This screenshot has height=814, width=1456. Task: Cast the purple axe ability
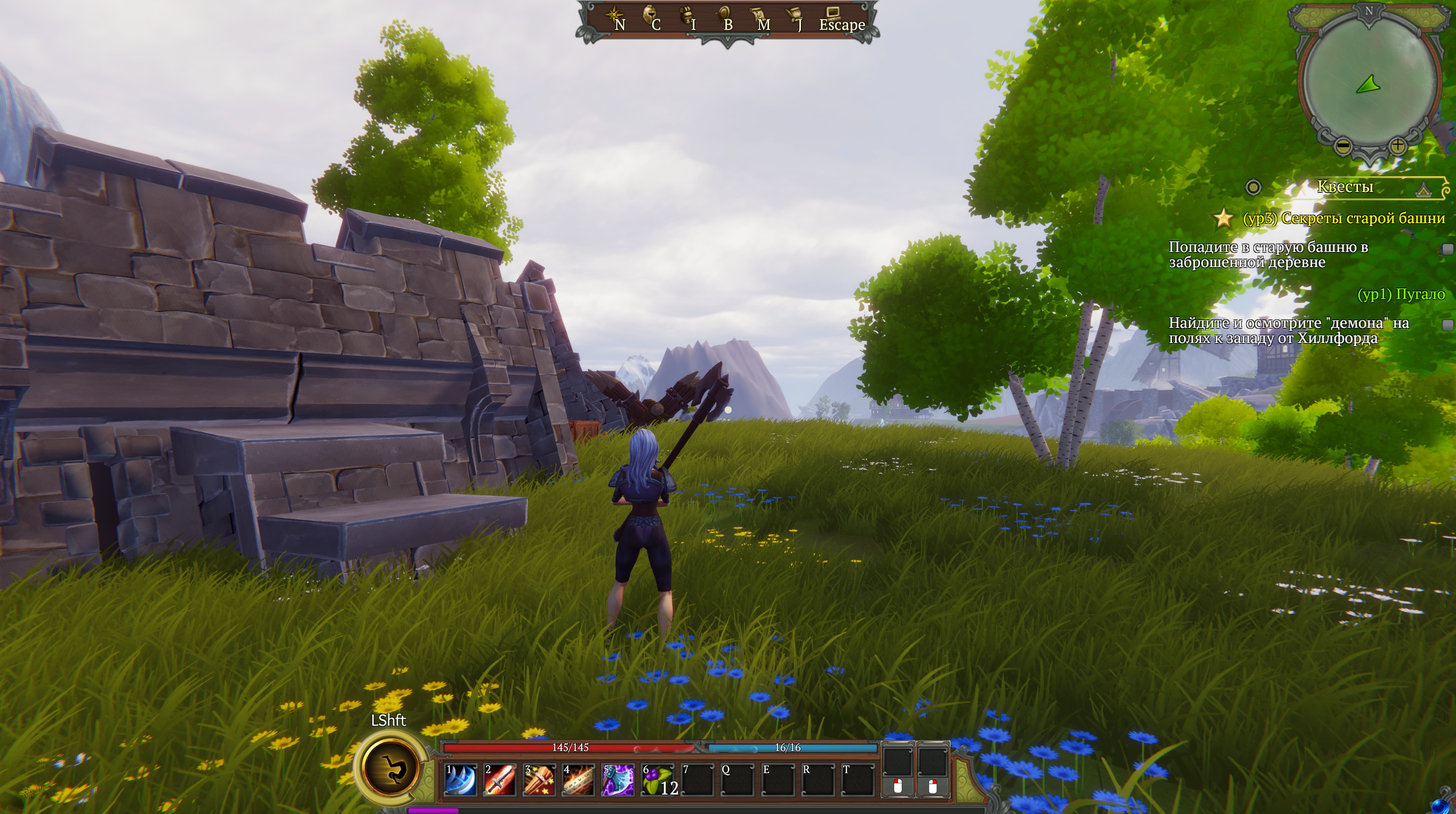coord(618,779)
